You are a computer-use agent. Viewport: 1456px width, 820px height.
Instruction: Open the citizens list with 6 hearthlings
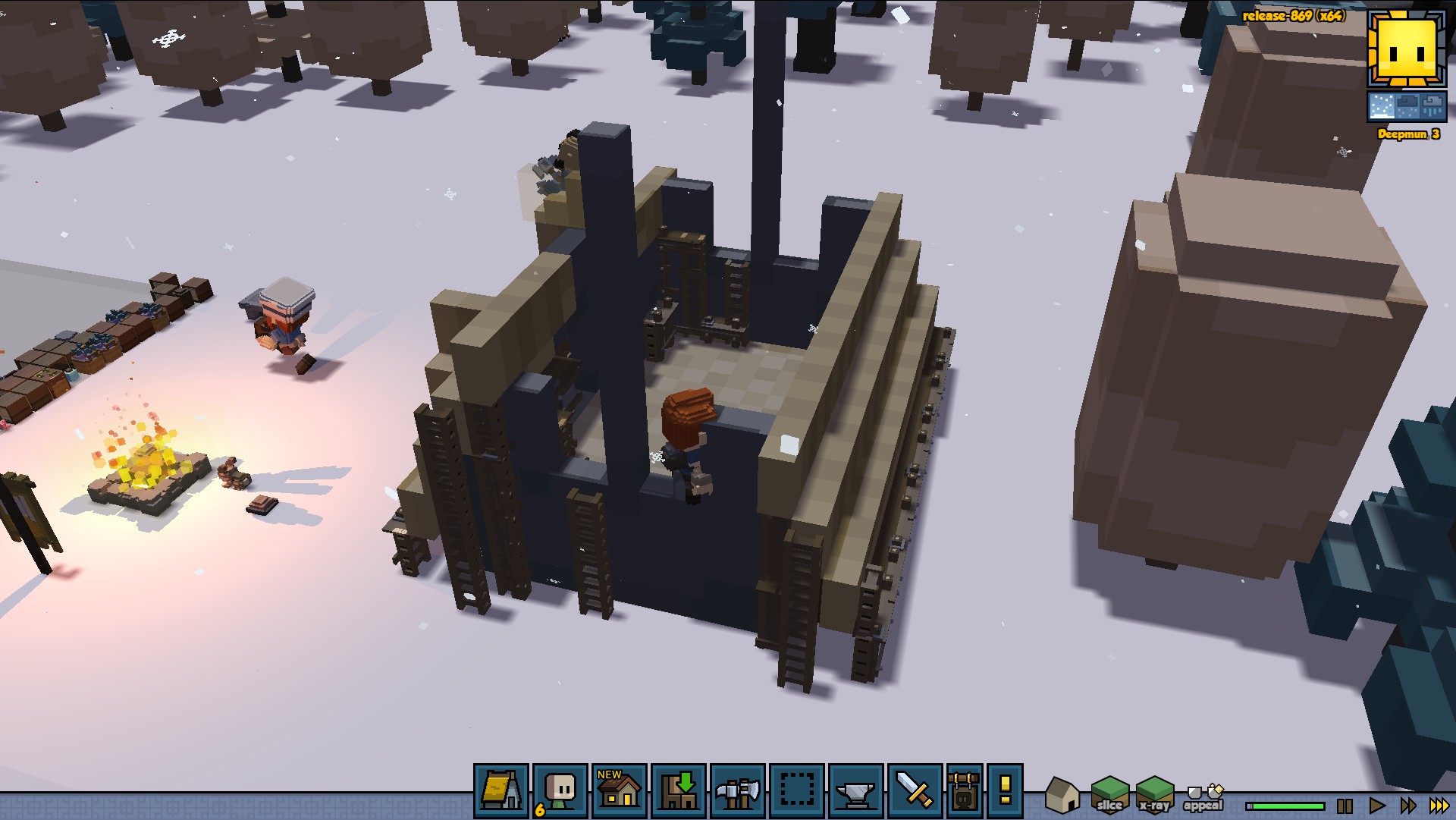(x=560, y=791)
